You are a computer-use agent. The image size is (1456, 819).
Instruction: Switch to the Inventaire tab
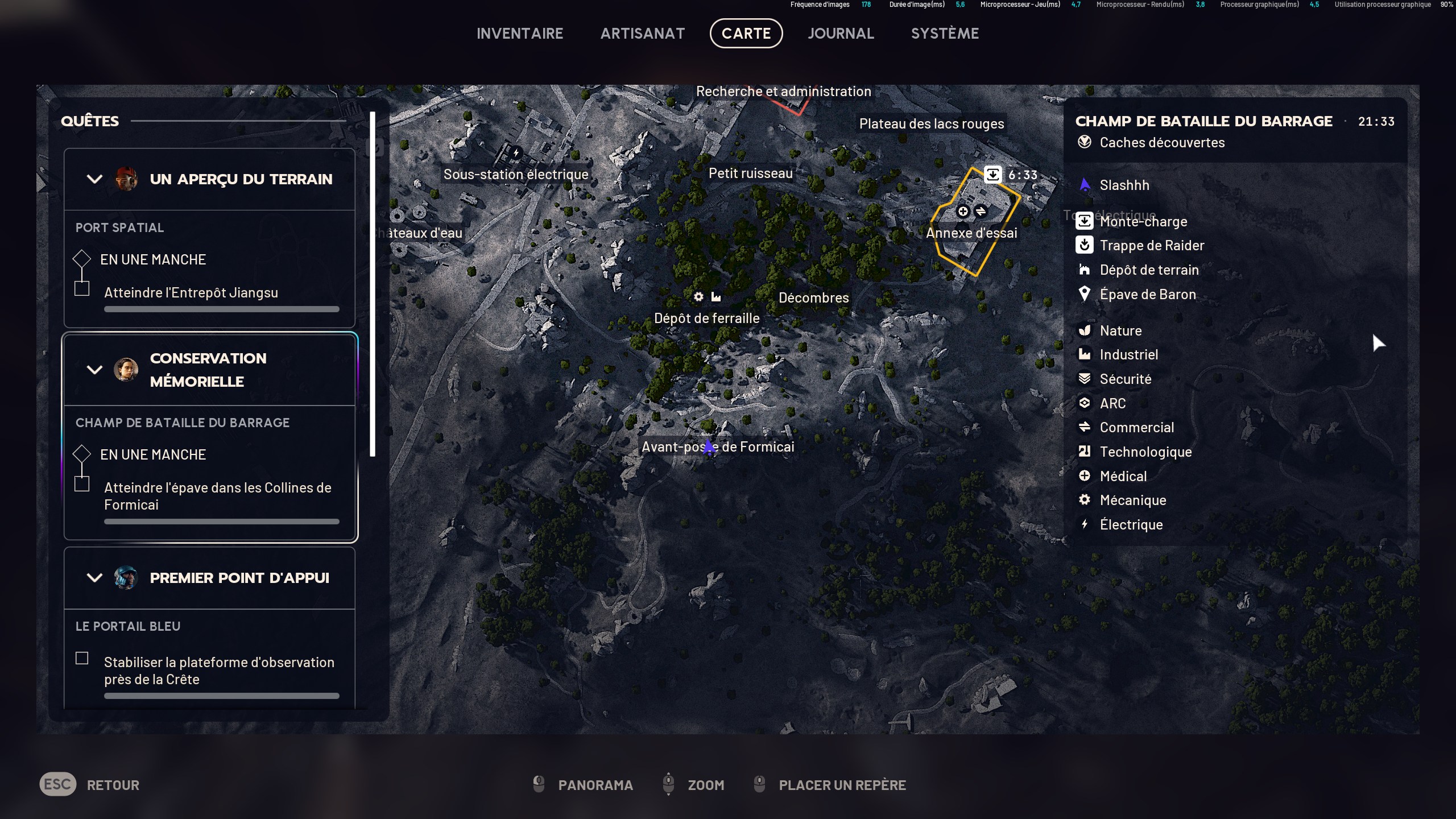[520, 33]
